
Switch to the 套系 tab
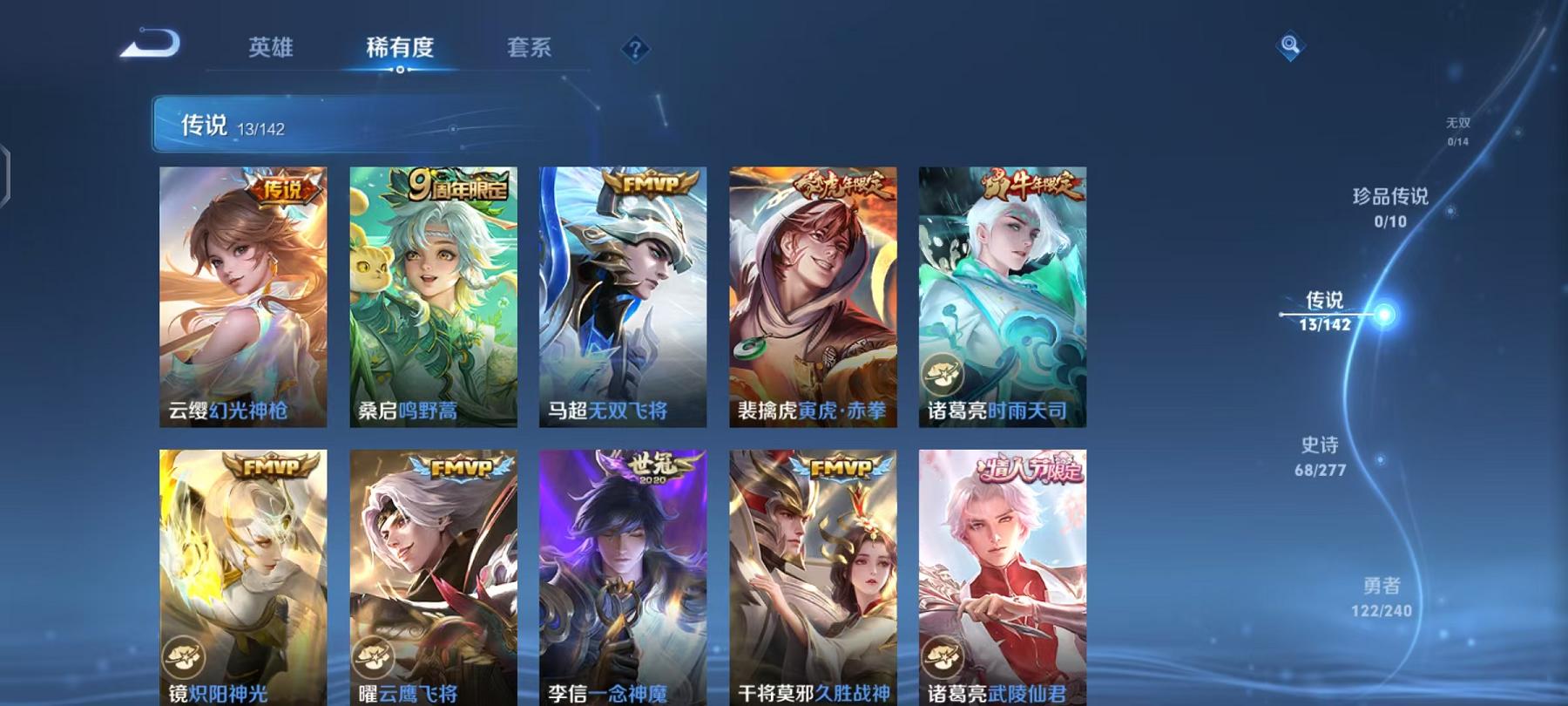(531, 50)
